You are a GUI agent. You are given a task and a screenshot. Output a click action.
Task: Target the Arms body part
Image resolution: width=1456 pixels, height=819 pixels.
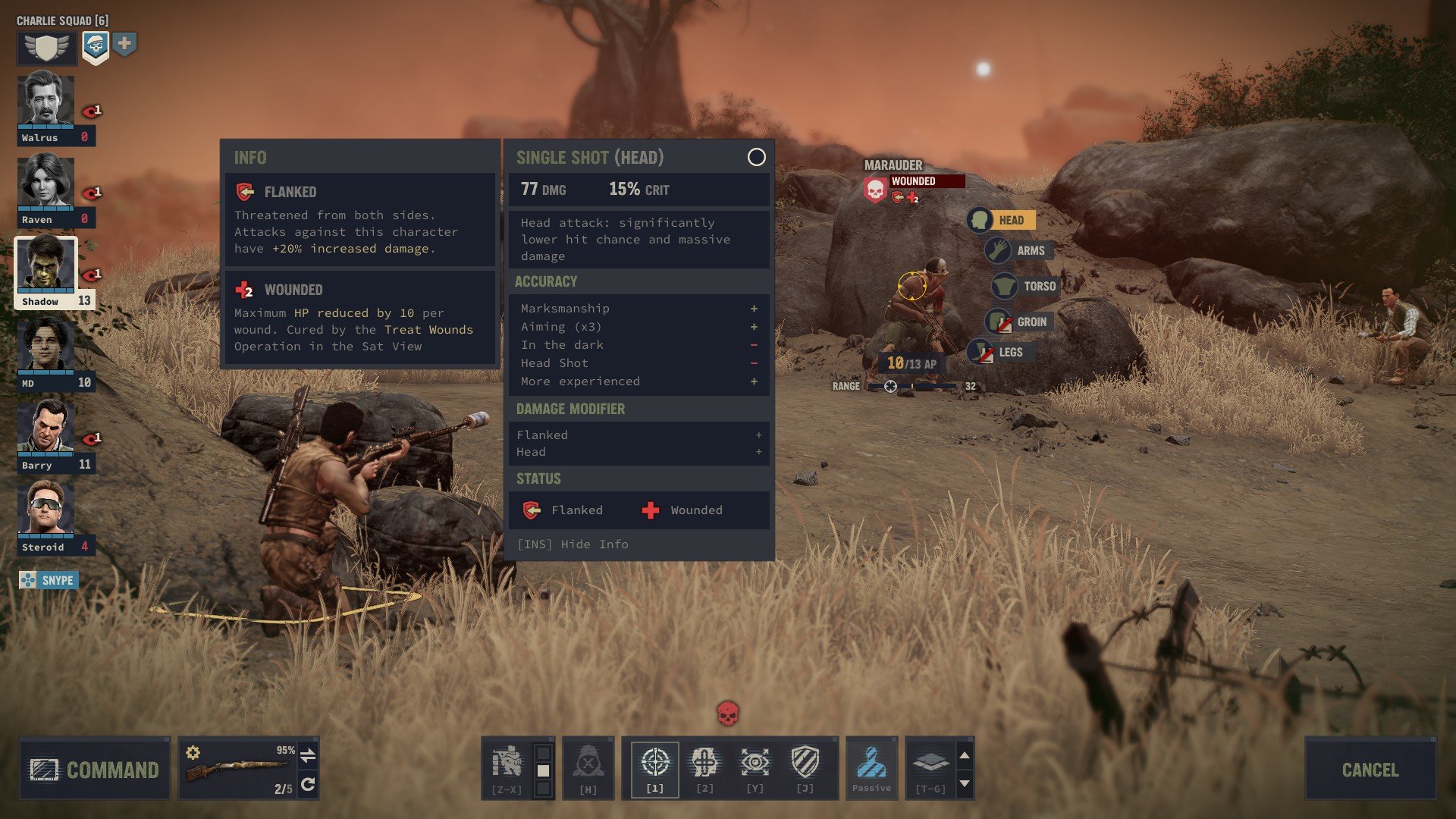pos(1019,250)
